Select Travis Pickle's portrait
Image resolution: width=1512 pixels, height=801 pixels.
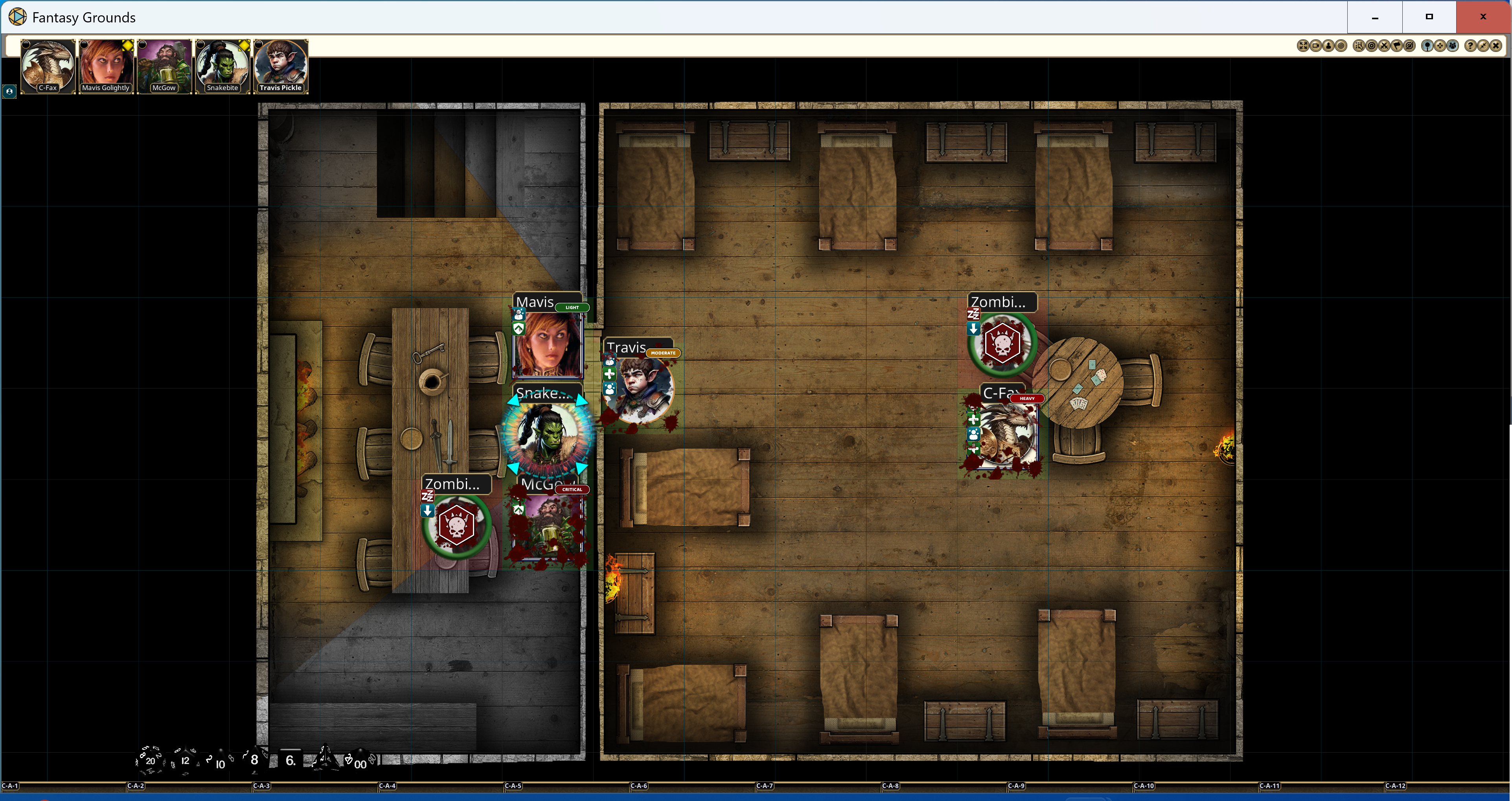(x=281, y=64)
